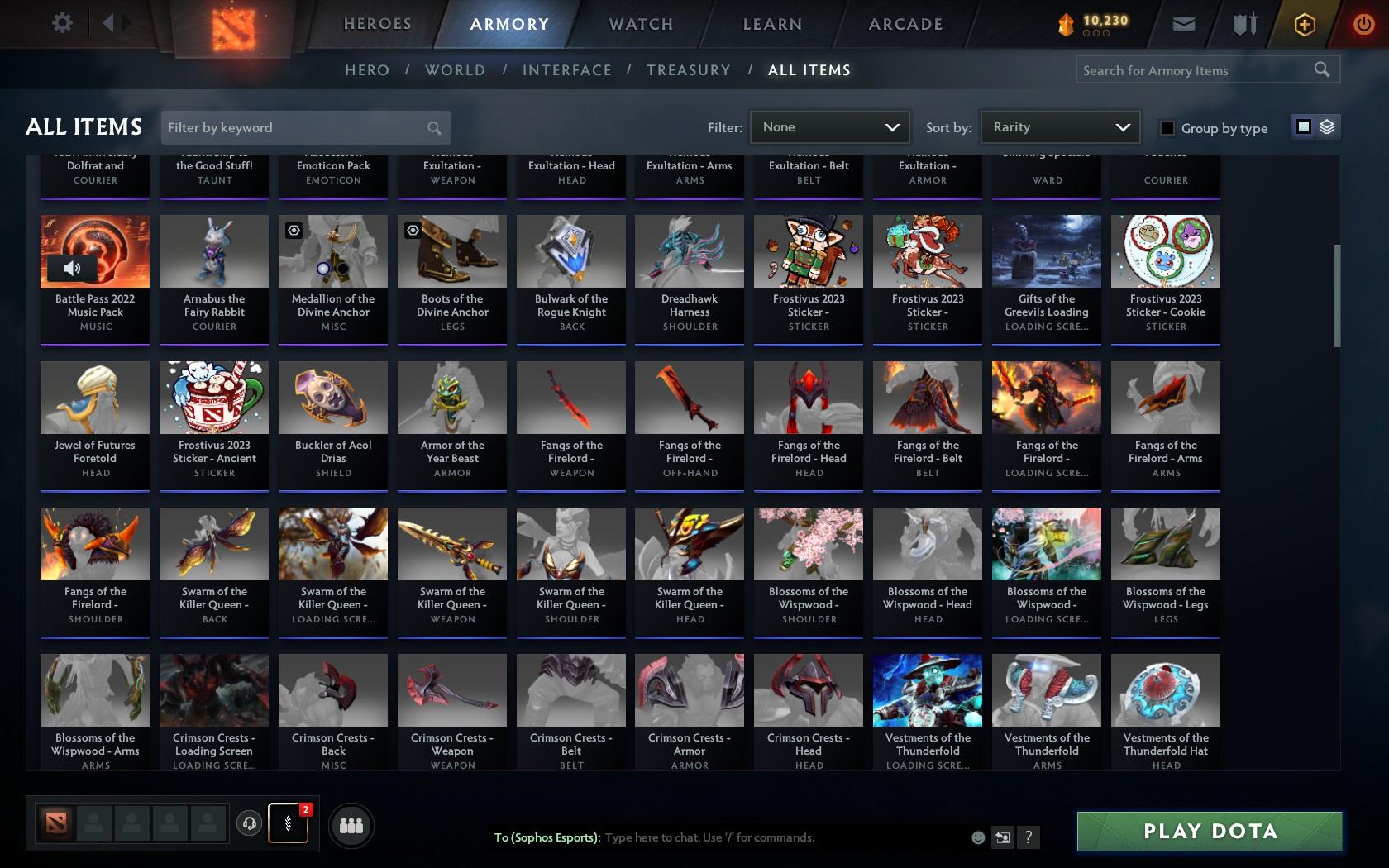Image resolution: width=1389 pixels, height=868 pixels.
Task: Mute the Battle Pass 2022 Music Pack speaker
Action: coord(73,267)
